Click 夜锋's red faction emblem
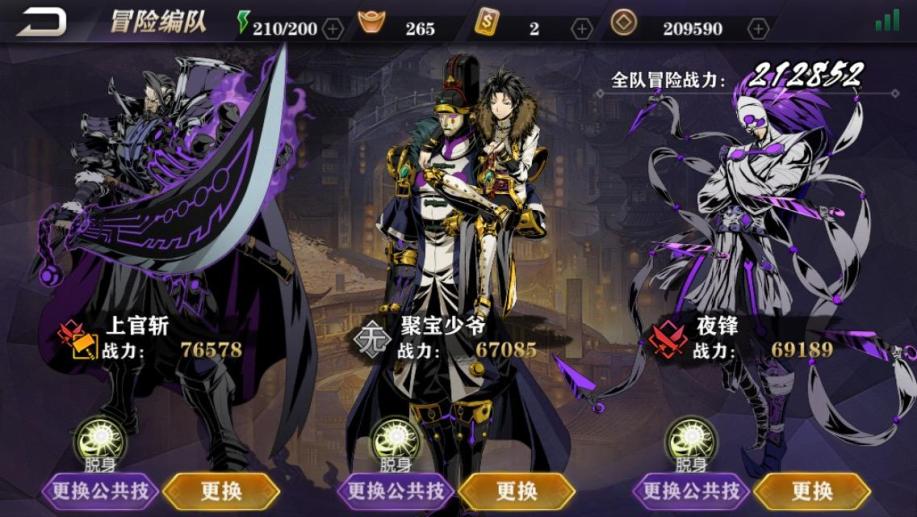The height and width of the screenshot is (517, 917). [x=667, y=339]
